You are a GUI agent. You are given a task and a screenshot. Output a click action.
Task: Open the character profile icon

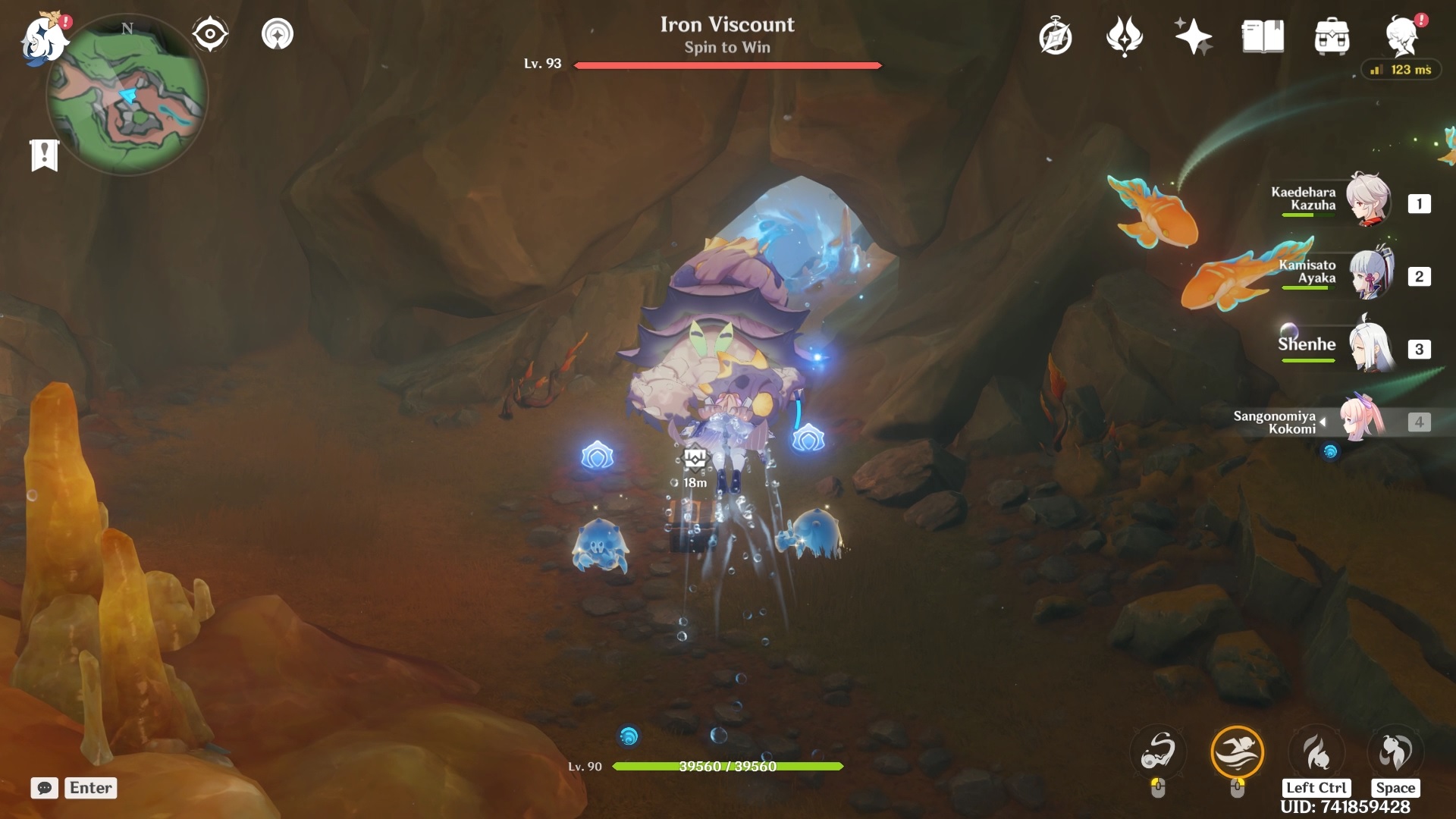(x=1401, y=36)
